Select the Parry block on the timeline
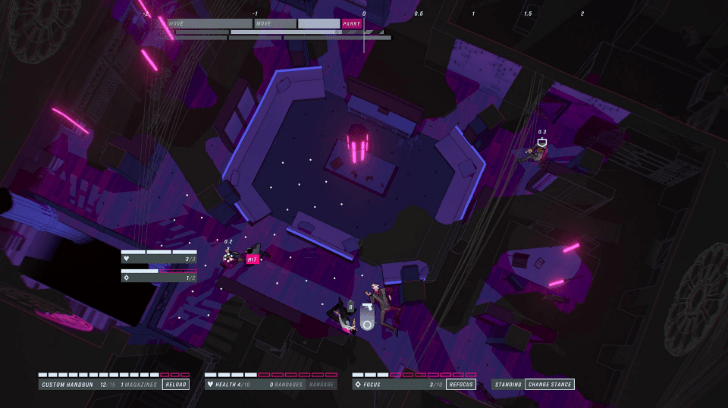This screenshot has height=408, width=728. (352, 23)
